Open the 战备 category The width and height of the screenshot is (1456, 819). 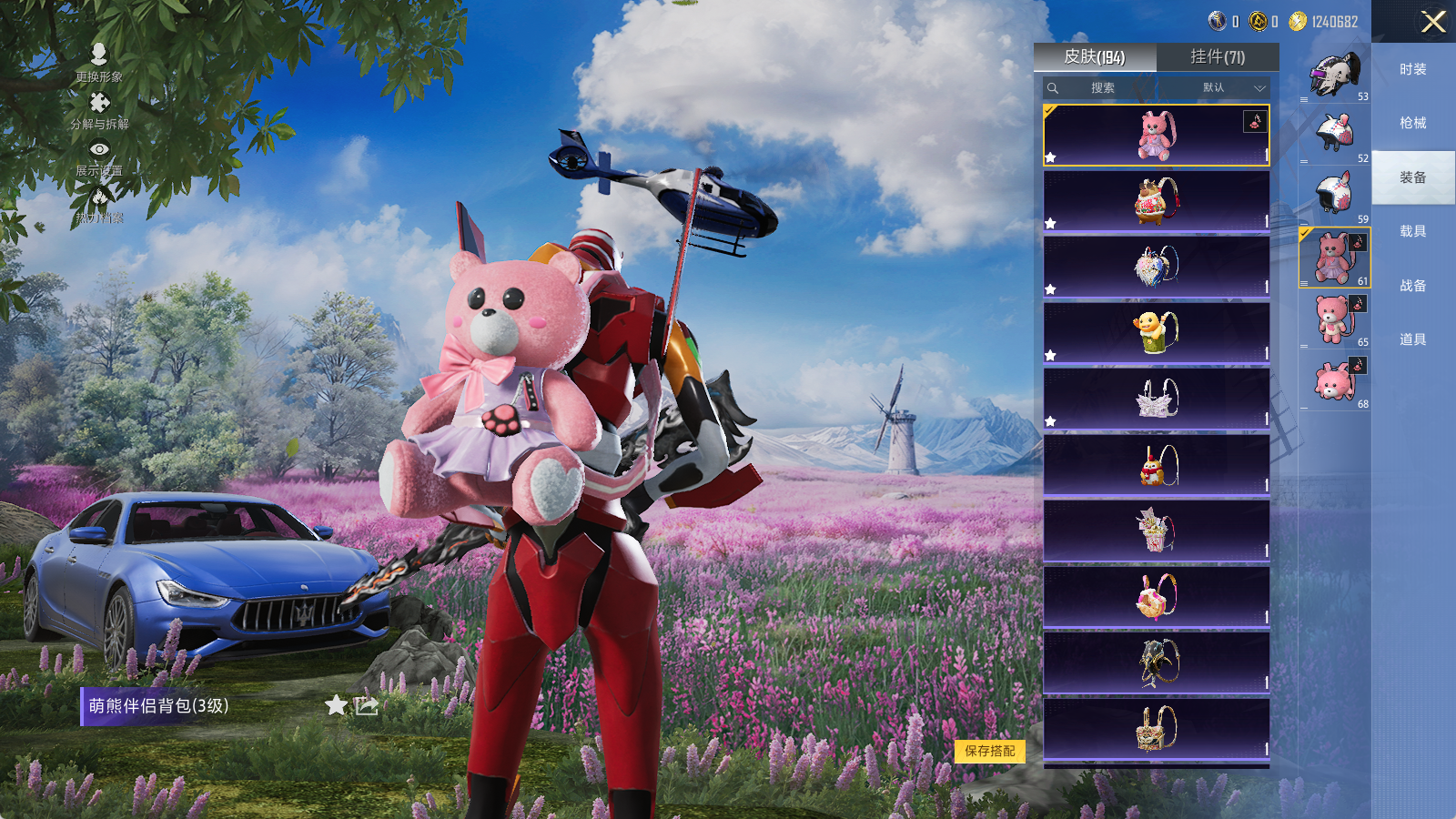(x=1412, y=286)
